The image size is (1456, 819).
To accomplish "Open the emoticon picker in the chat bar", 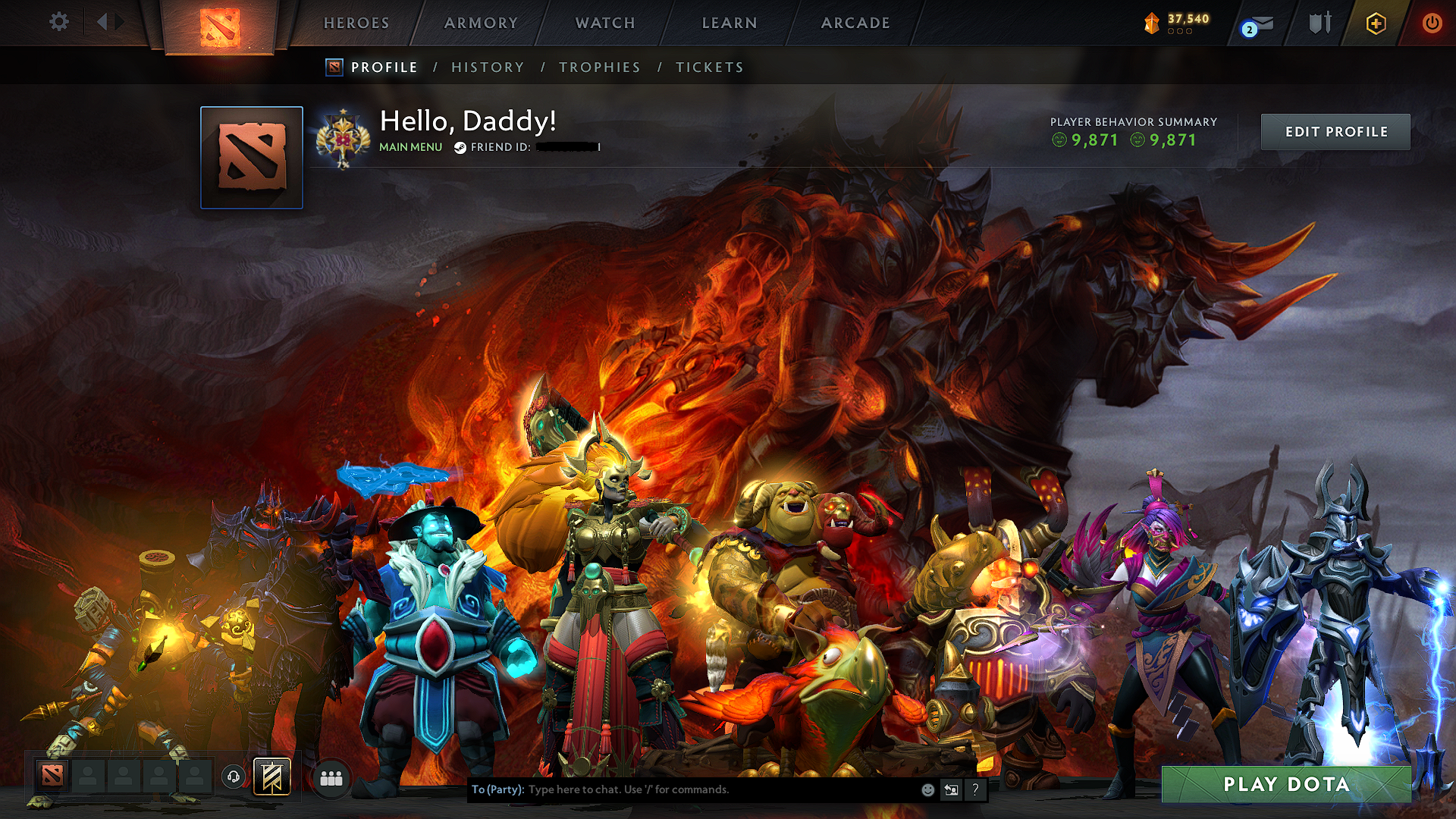I will tap(927, 789).
